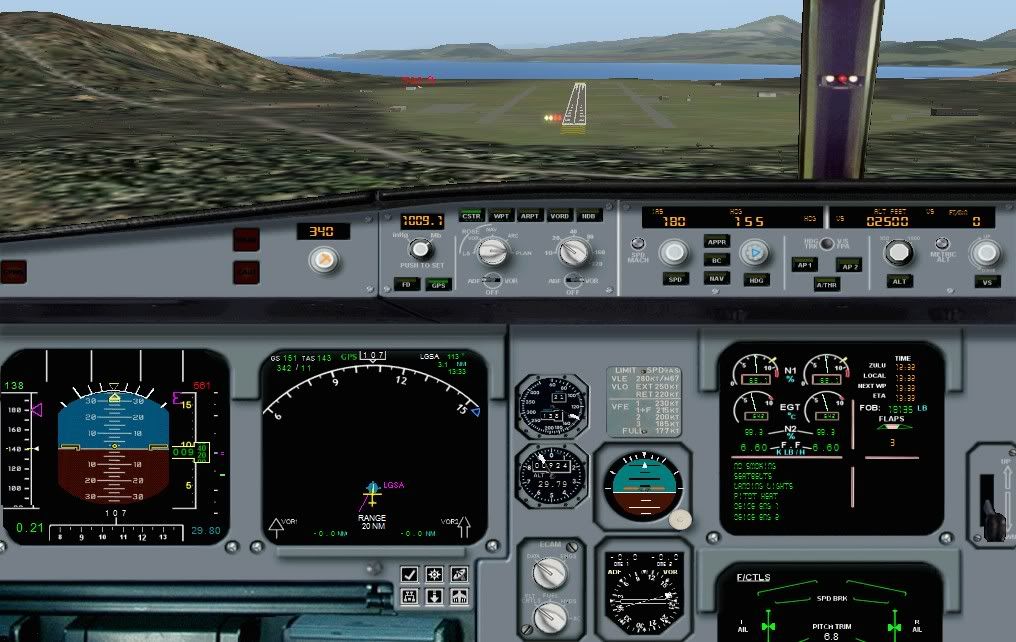Enable the WPT waypoint display button

click(501, 215)
